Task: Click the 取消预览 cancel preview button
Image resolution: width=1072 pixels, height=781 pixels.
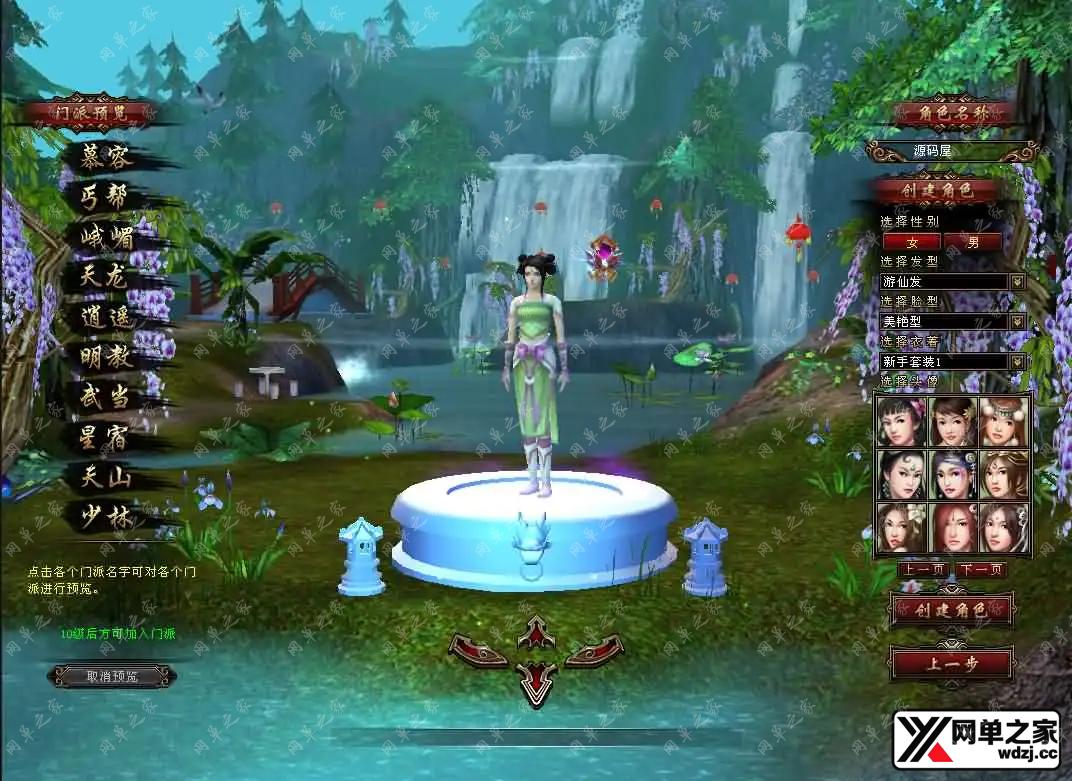Action: pyautogui.click(x=112, y=677)
